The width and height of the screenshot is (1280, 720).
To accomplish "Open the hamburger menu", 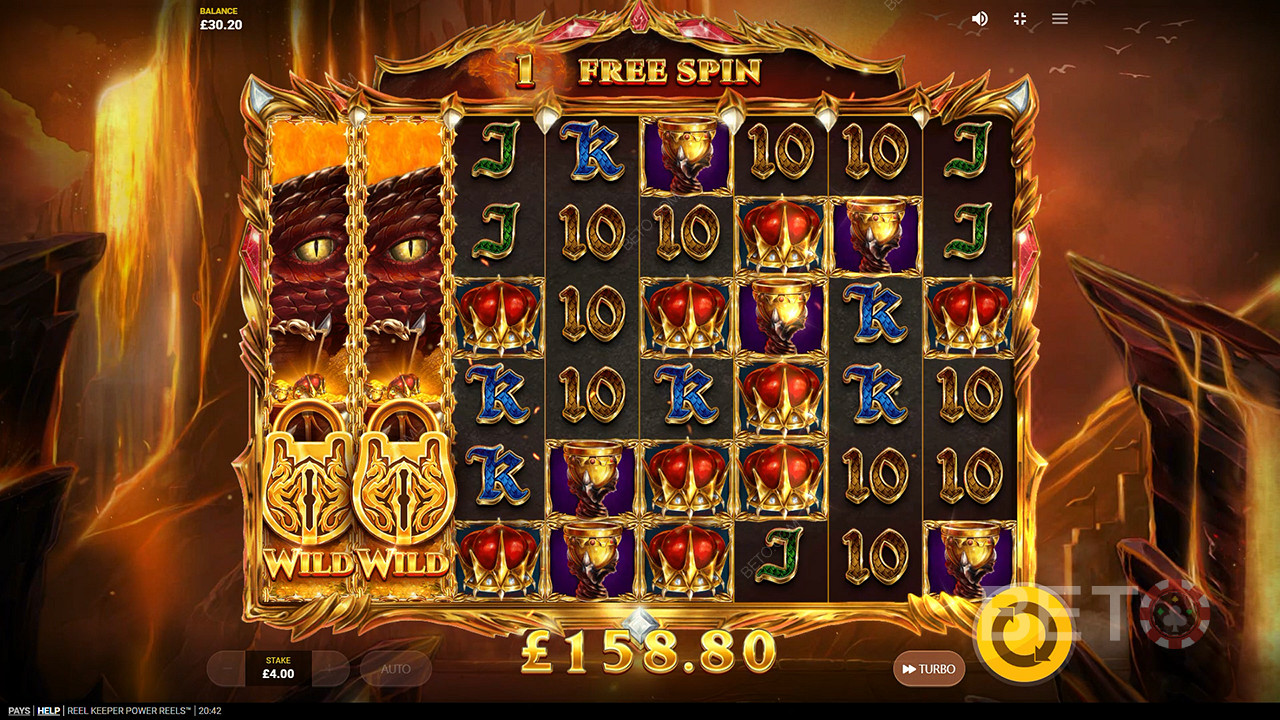I will coord(1060,19).
